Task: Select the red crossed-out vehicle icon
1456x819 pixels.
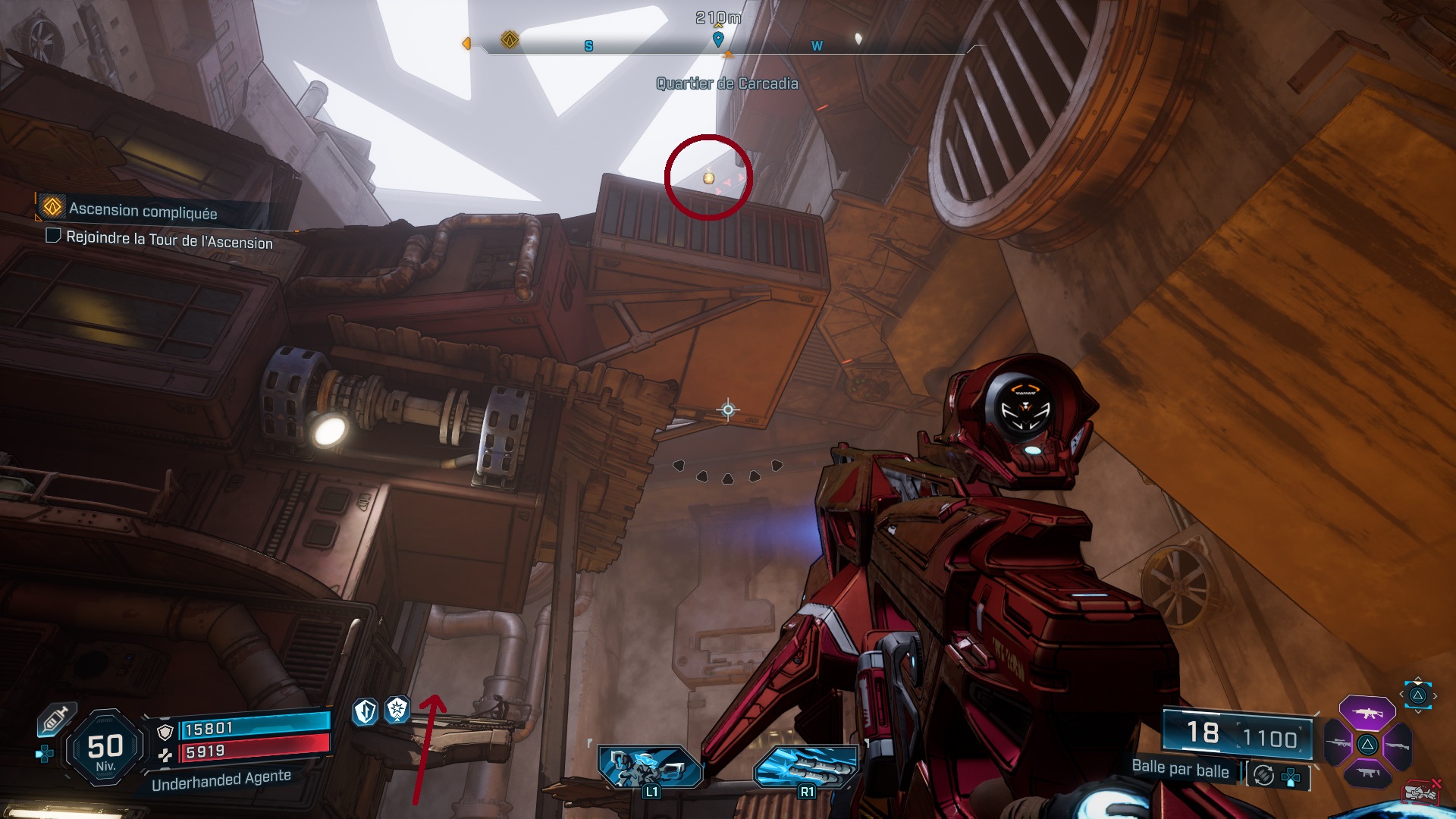Action: pyautogui.click(x=1421, y=792)
